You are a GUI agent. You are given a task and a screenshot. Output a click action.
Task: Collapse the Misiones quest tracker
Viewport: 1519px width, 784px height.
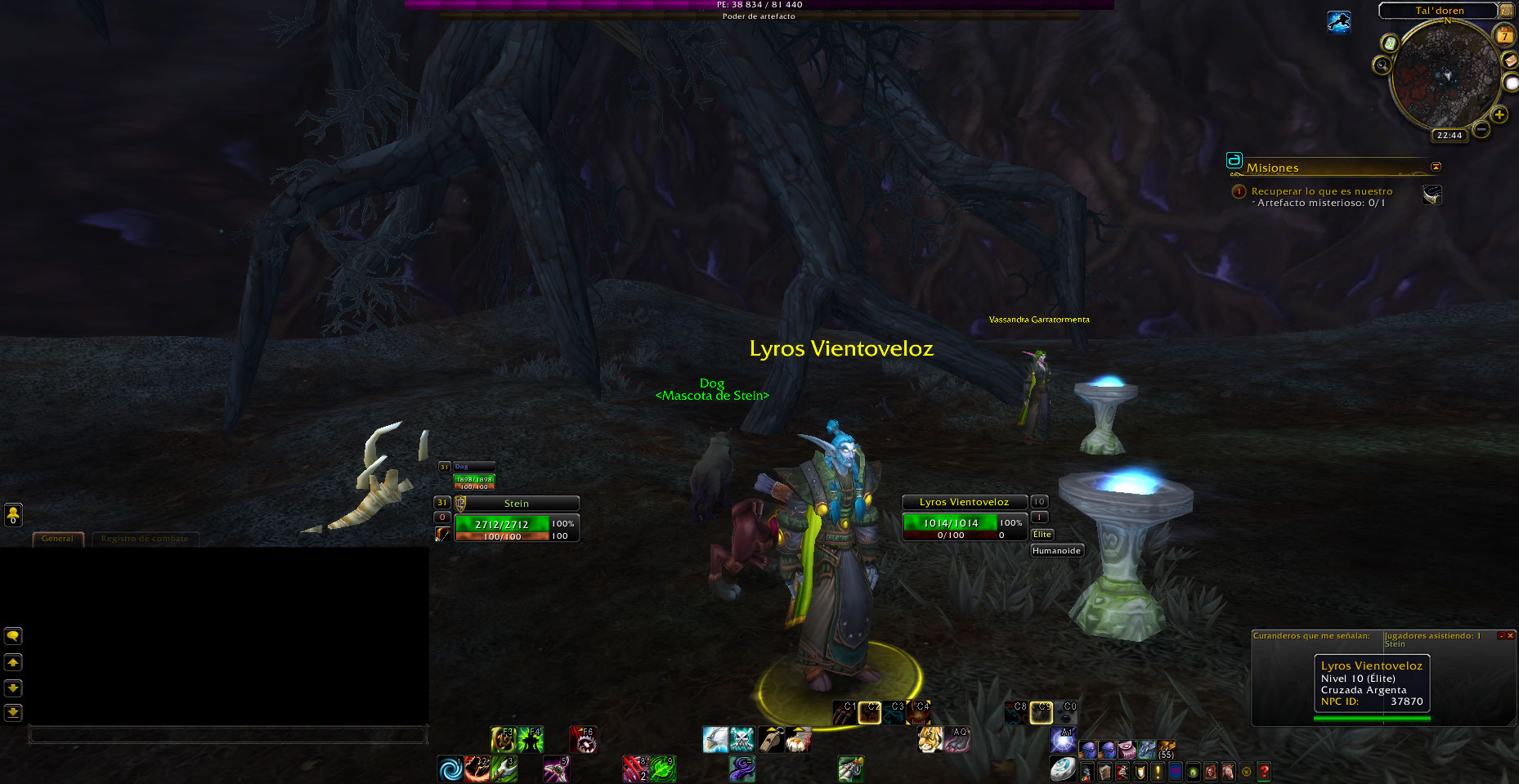pyautogui.click(x=1436, y=167)
